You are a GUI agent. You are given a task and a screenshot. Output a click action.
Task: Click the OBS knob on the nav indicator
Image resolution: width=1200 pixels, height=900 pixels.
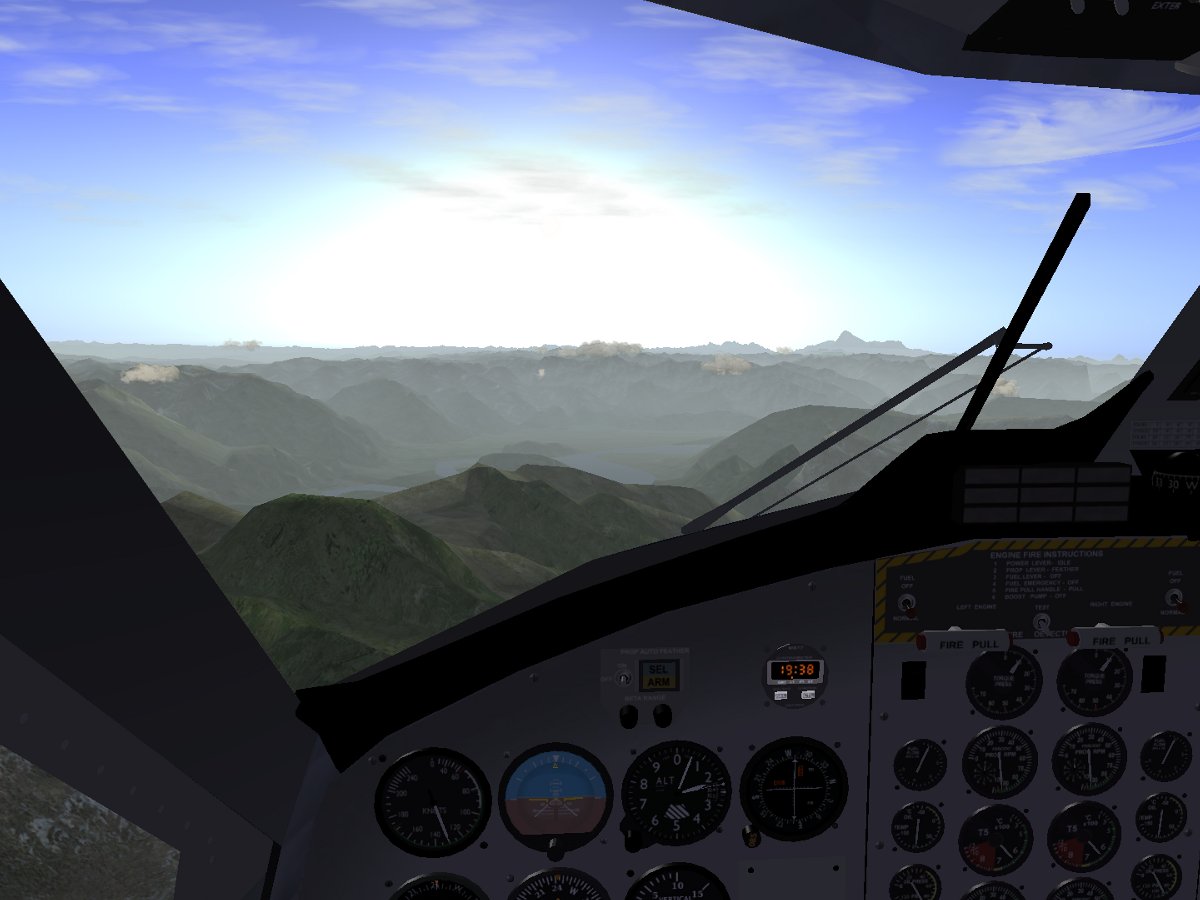pos(752,833)
